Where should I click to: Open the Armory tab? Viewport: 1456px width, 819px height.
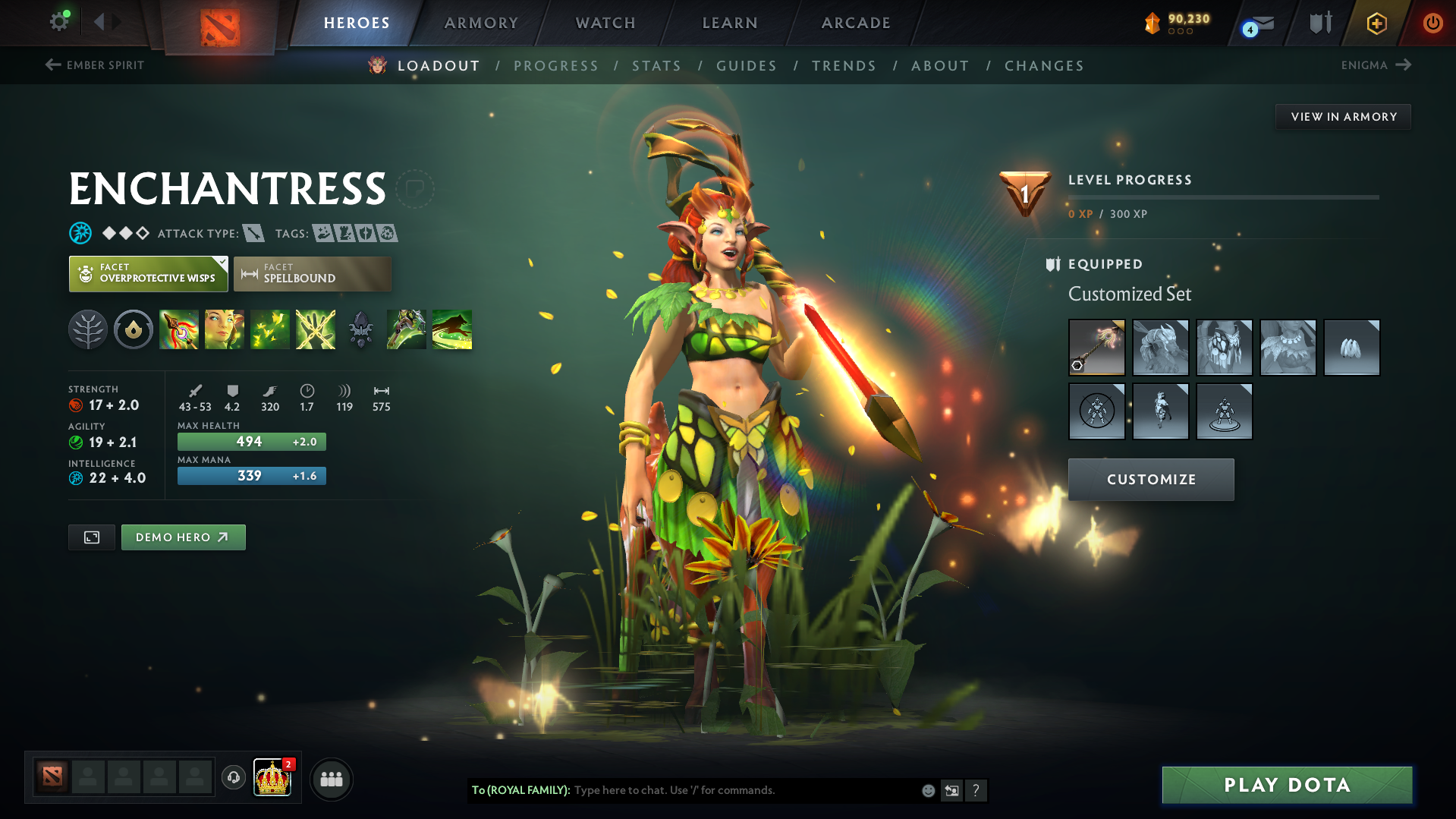pos(481,23)
